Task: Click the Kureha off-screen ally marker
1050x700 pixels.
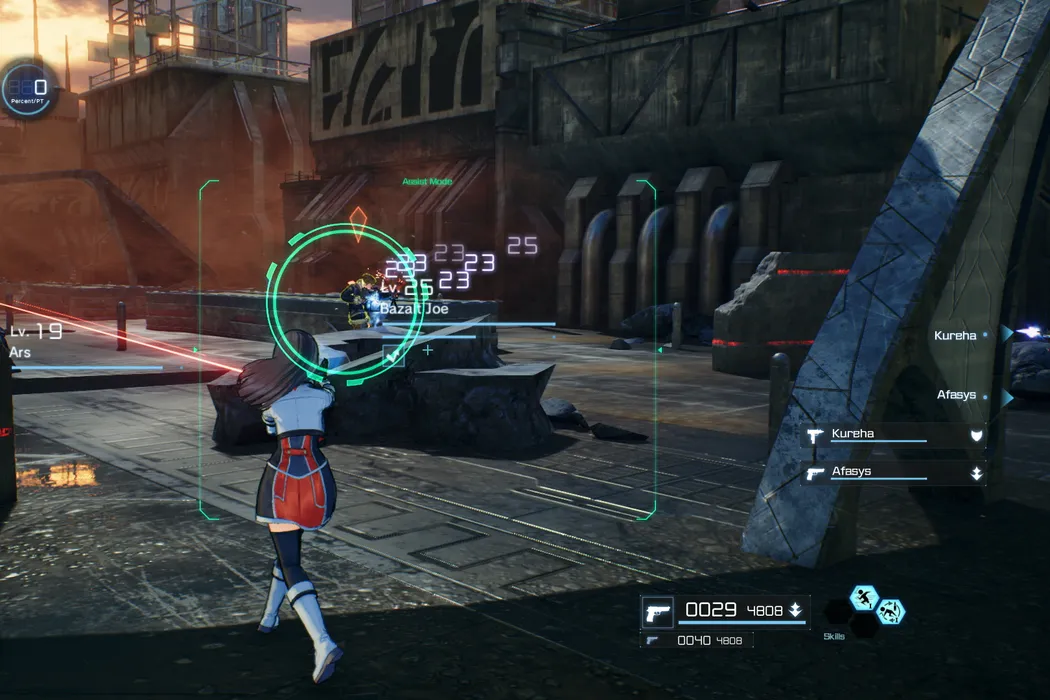Action: point(1008,335)
